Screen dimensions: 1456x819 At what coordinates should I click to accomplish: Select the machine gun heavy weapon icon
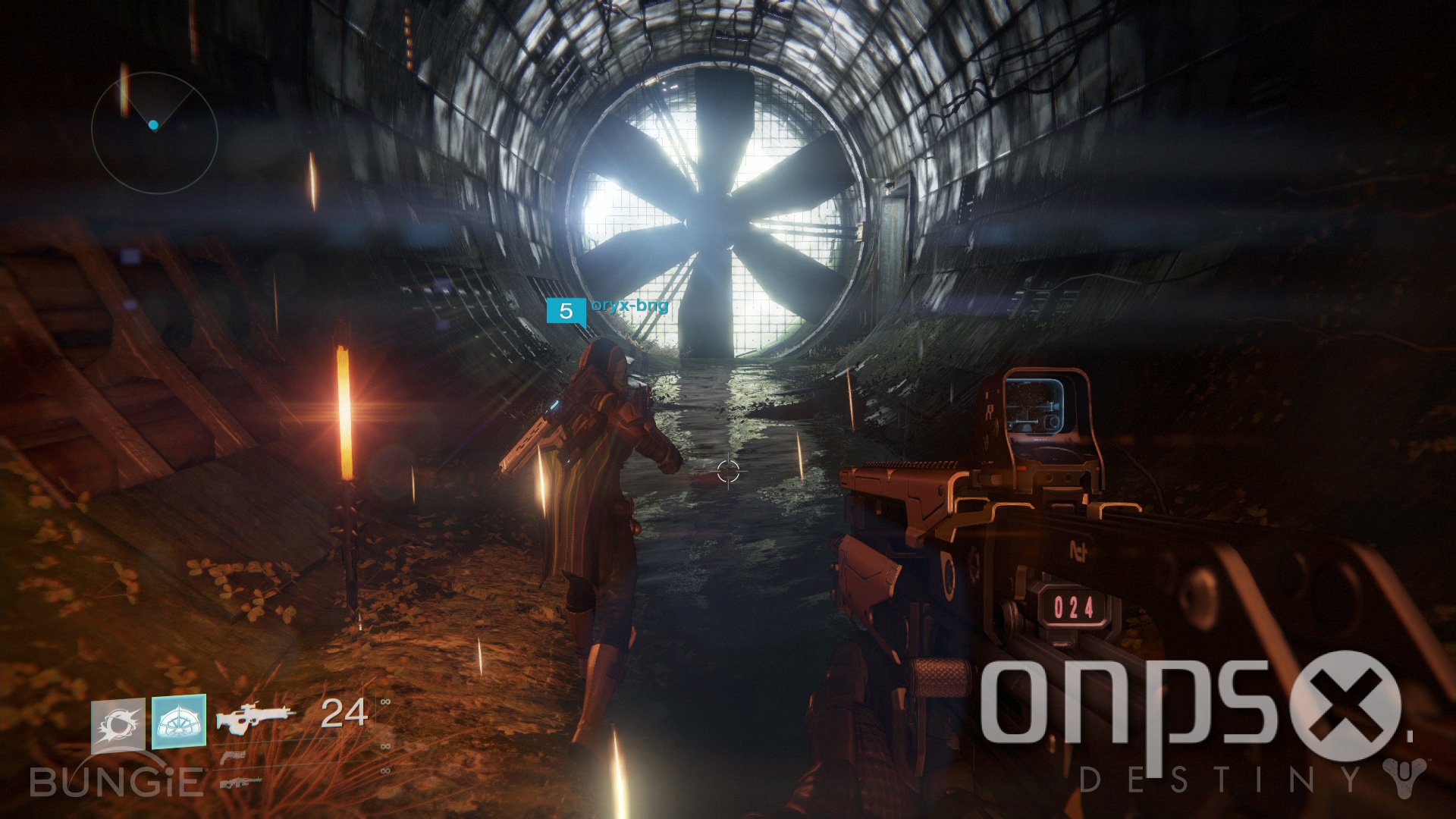241,782
